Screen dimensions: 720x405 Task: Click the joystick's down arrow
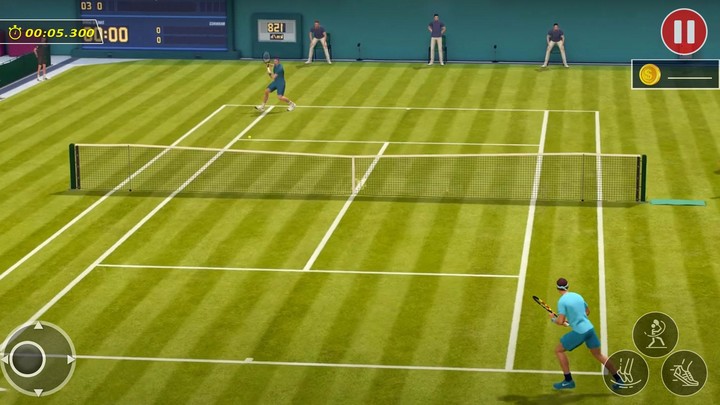click(38, 391)
